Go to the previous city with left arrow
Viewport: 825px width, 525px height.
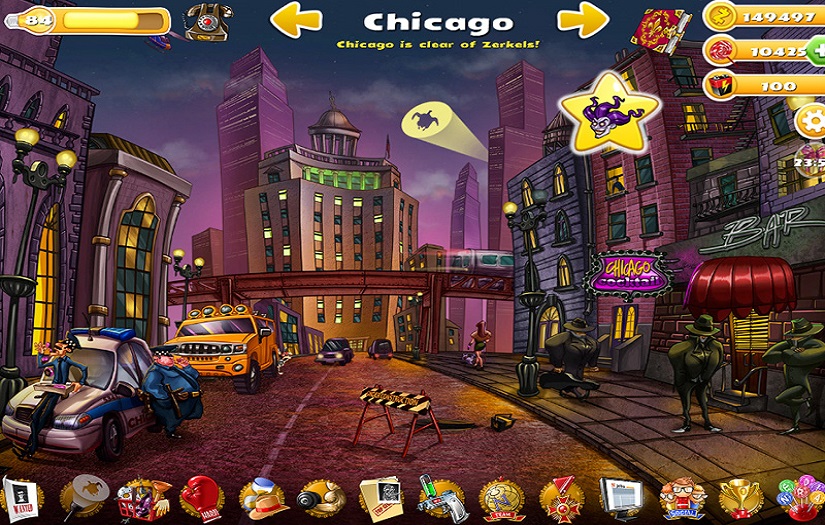[296, 20]
